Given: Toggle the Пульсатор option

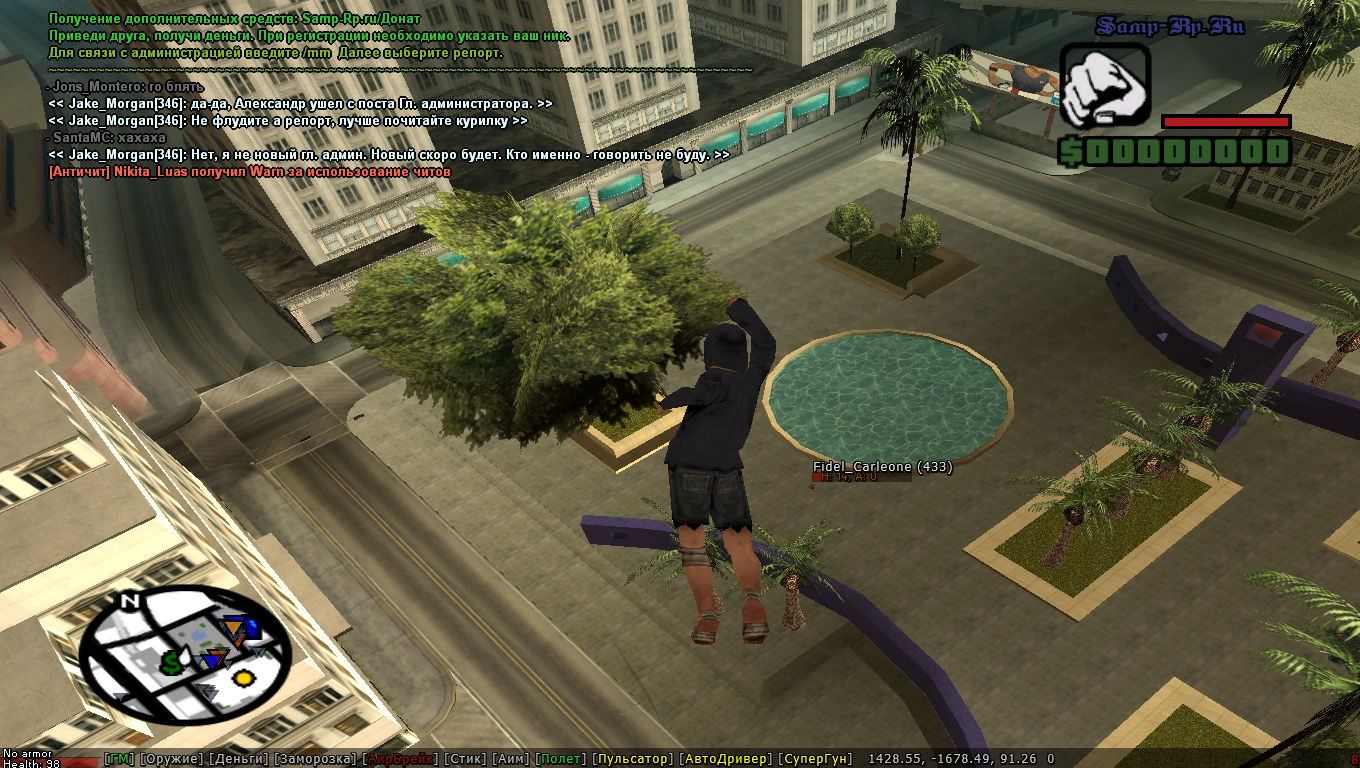Looking at the screenshot, I should [632, 759].
